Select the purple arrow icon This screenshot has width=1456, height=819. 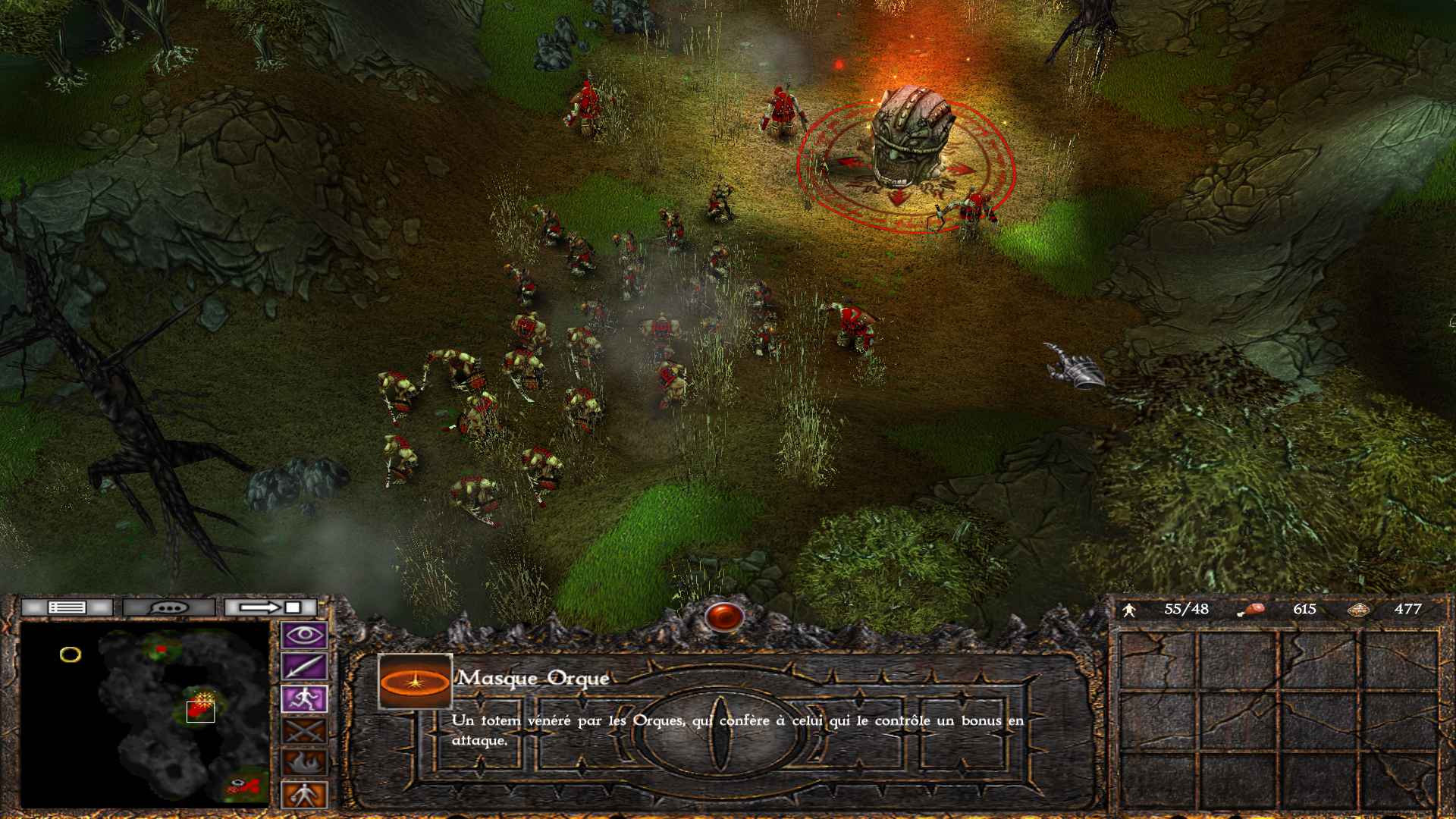pyautogui.click(x=304, y=667)
